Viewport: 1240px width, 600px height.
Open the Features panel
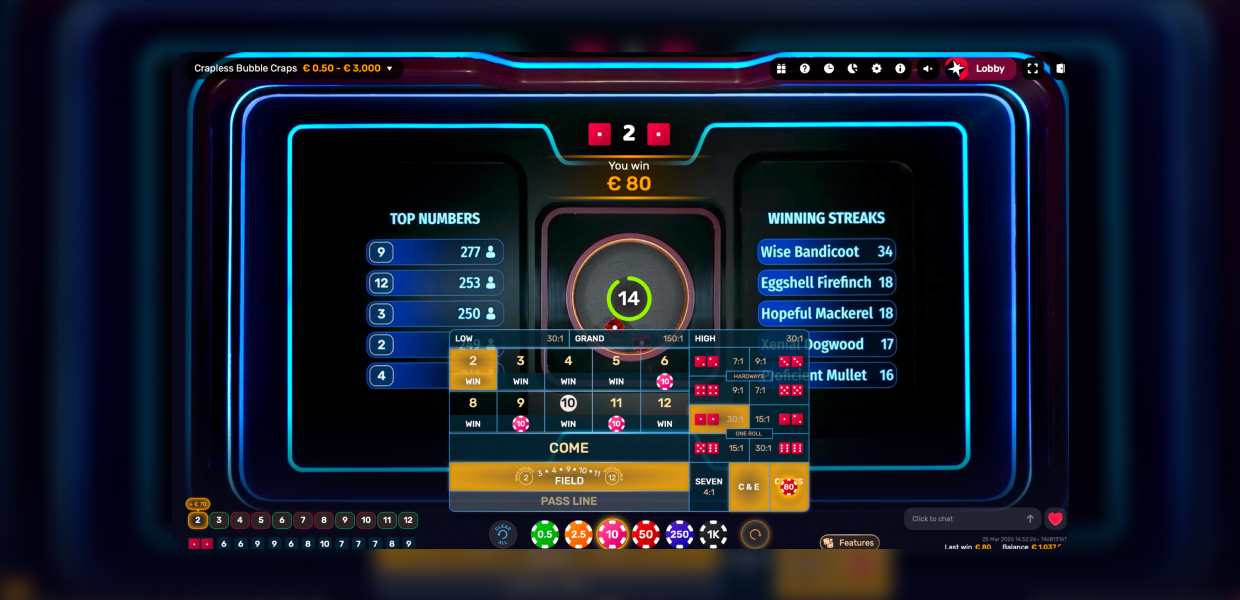coord(849,543)
